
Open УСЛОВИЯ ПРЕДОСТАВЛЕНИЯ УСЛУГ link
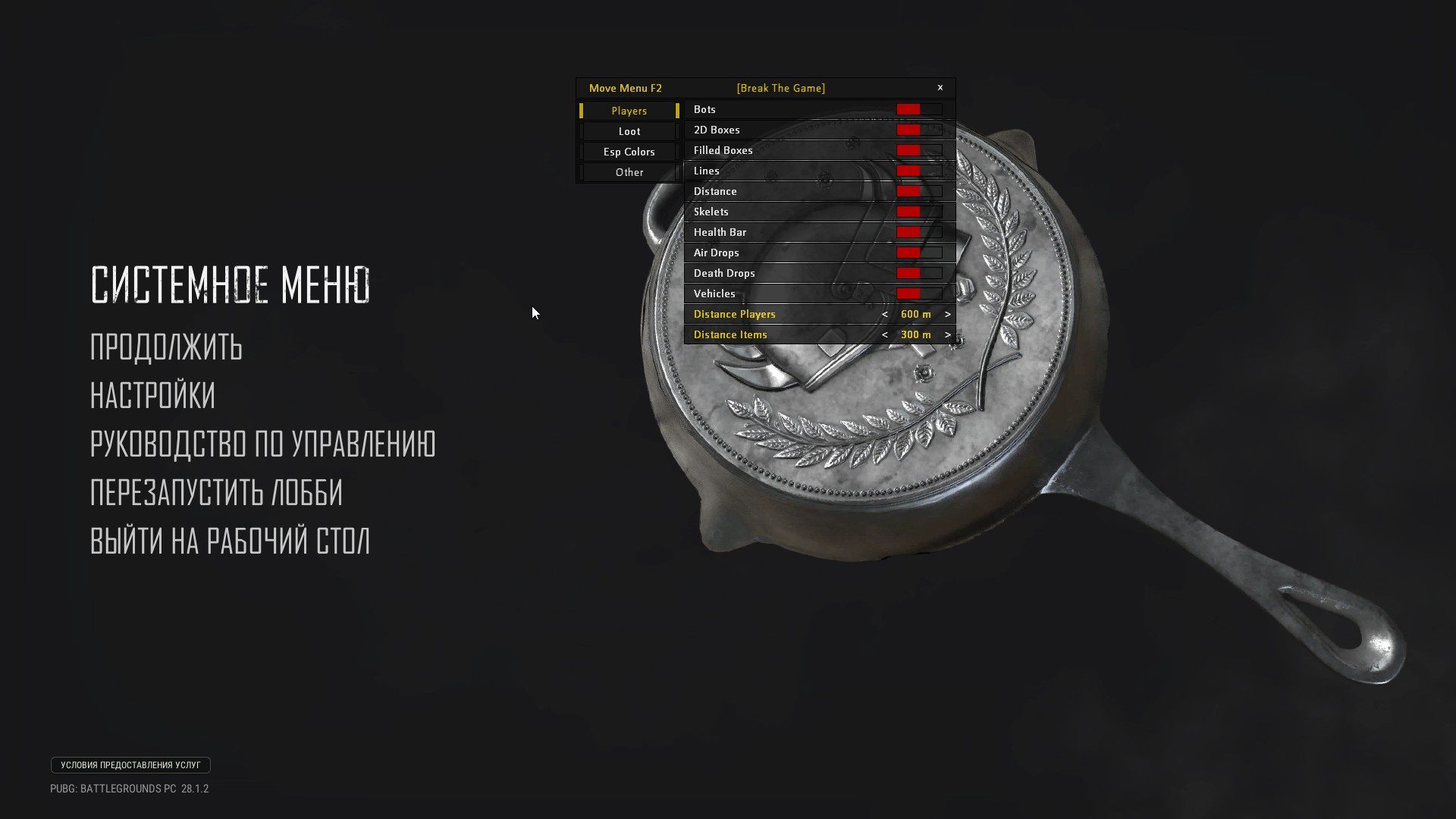coord(130,765)
